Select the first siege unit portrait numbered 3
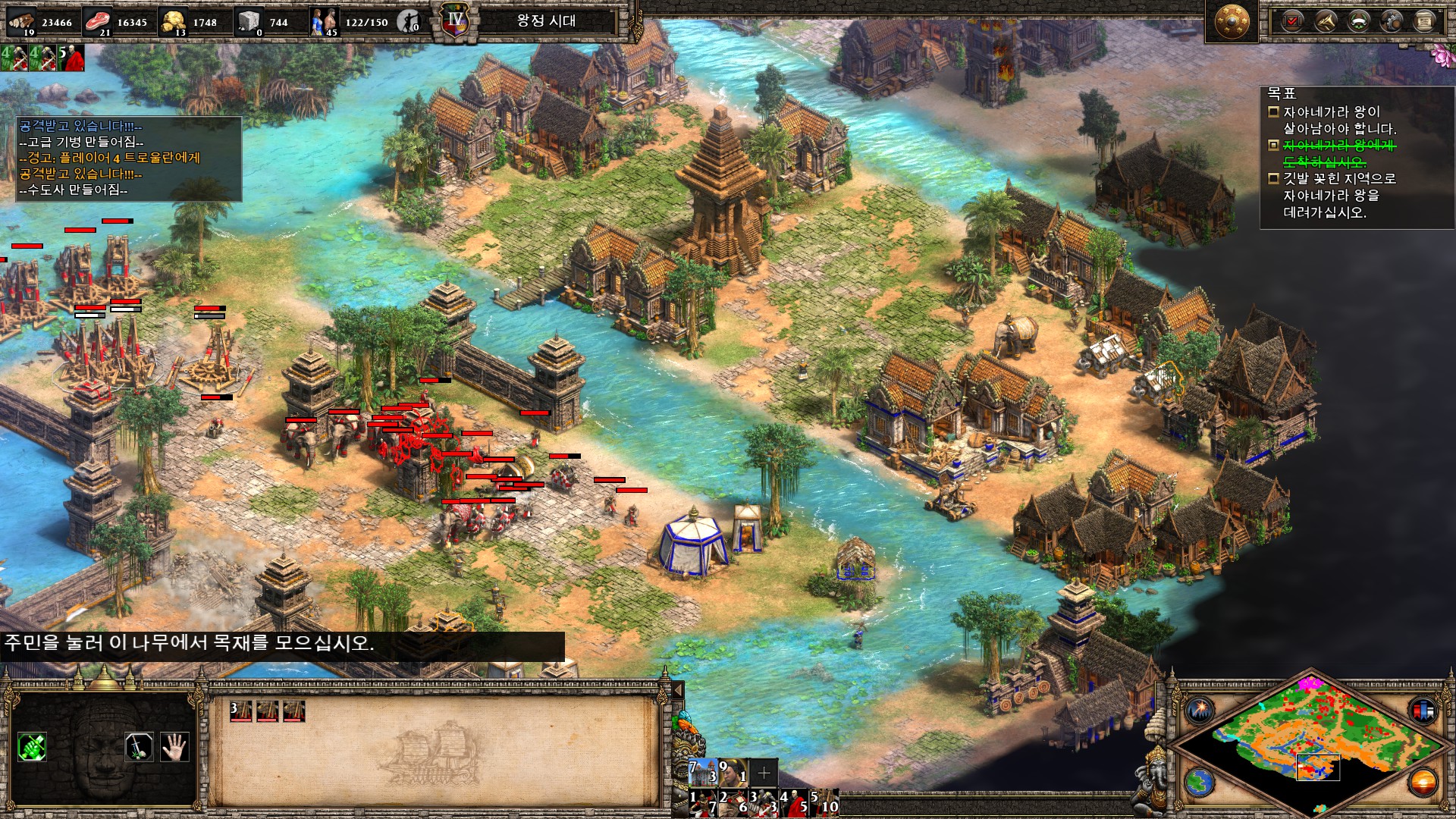 pos(241,711)
